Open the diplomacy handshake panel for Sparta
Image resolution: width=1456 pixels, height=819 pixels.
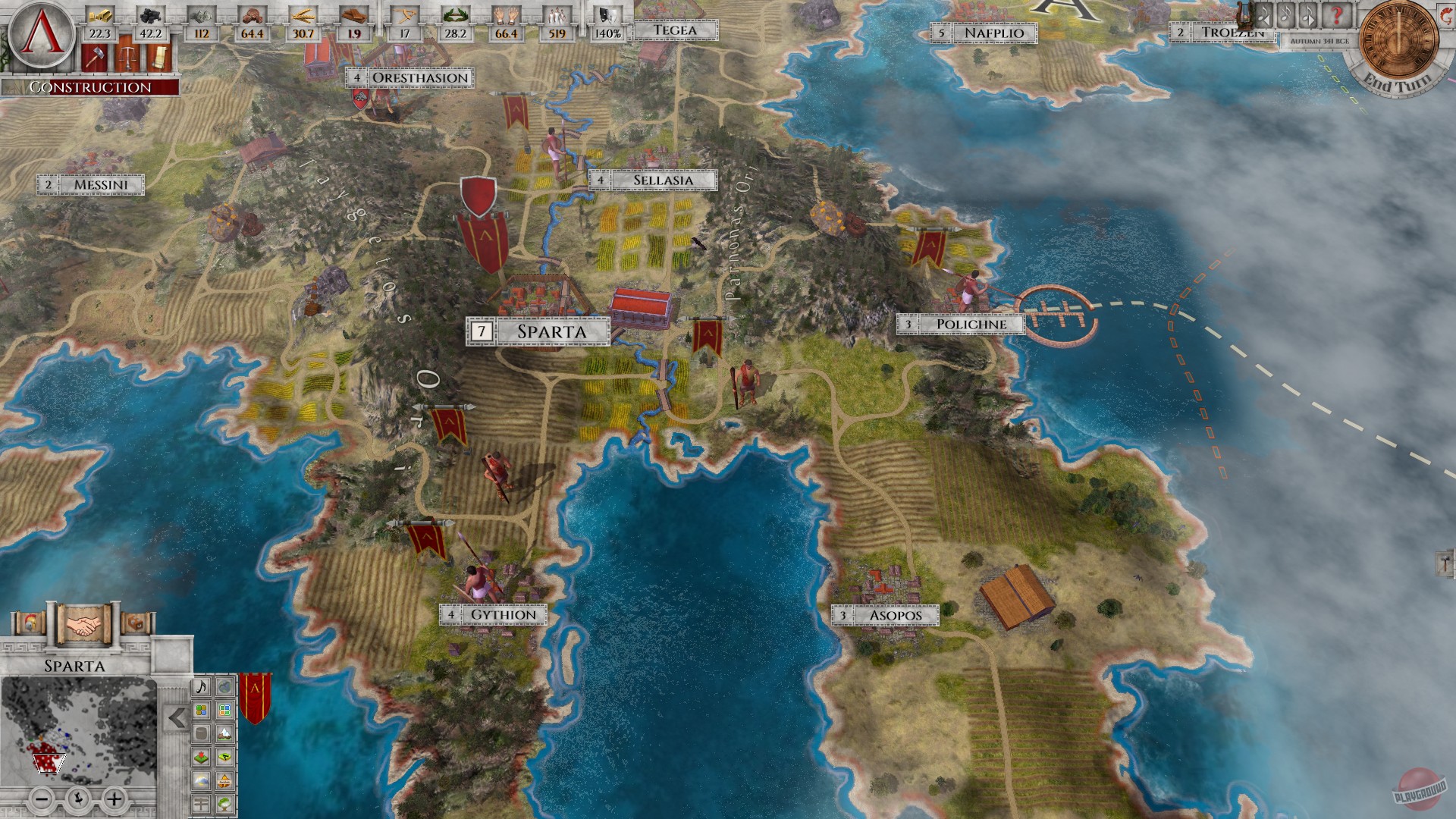click(83, 623)
